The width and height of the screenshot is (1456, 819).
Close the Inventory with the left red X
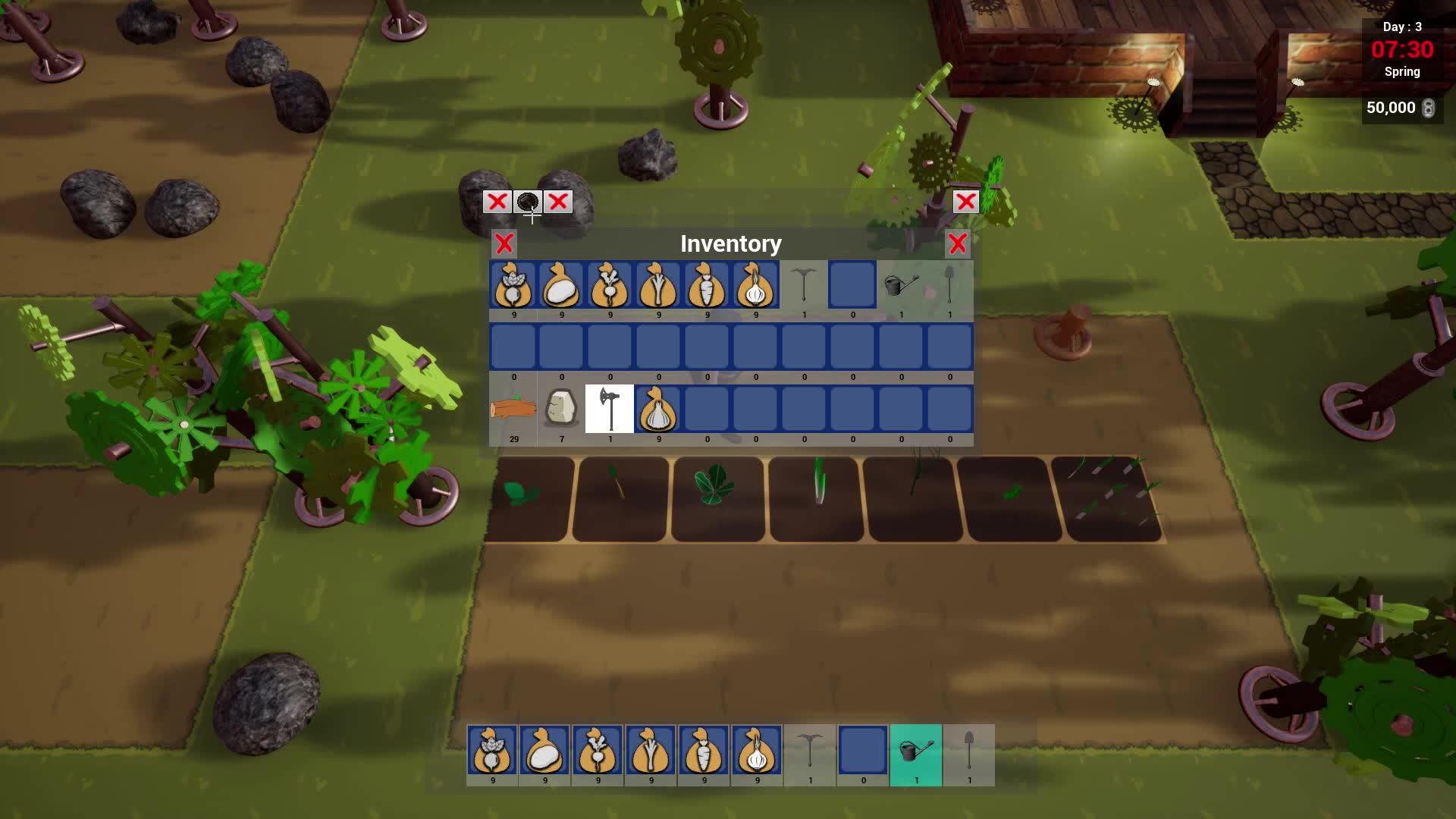click(504, 244)
